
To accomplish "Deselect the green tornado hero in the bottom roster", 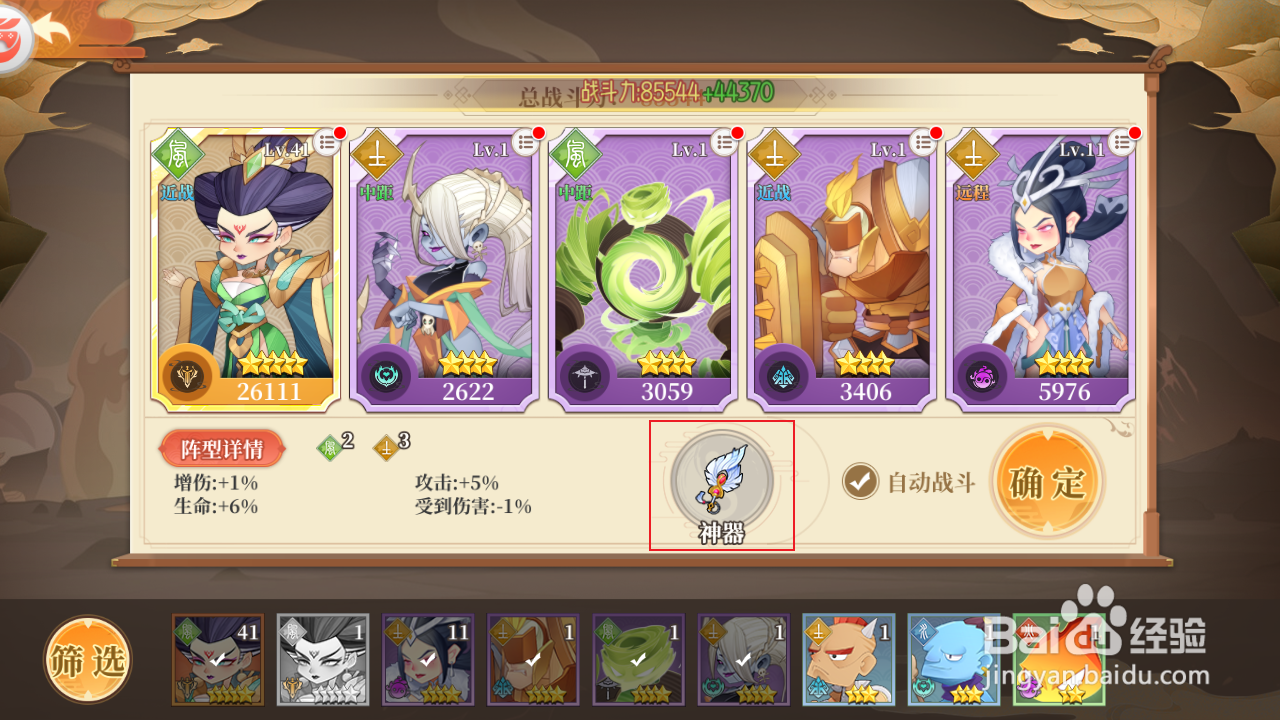I will coord(638,658).
